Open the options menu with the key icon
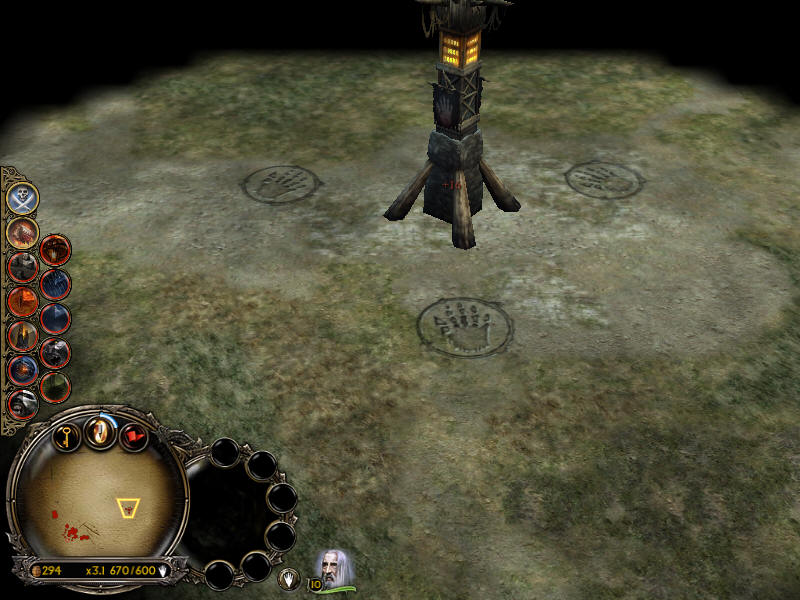 (67, 436)
